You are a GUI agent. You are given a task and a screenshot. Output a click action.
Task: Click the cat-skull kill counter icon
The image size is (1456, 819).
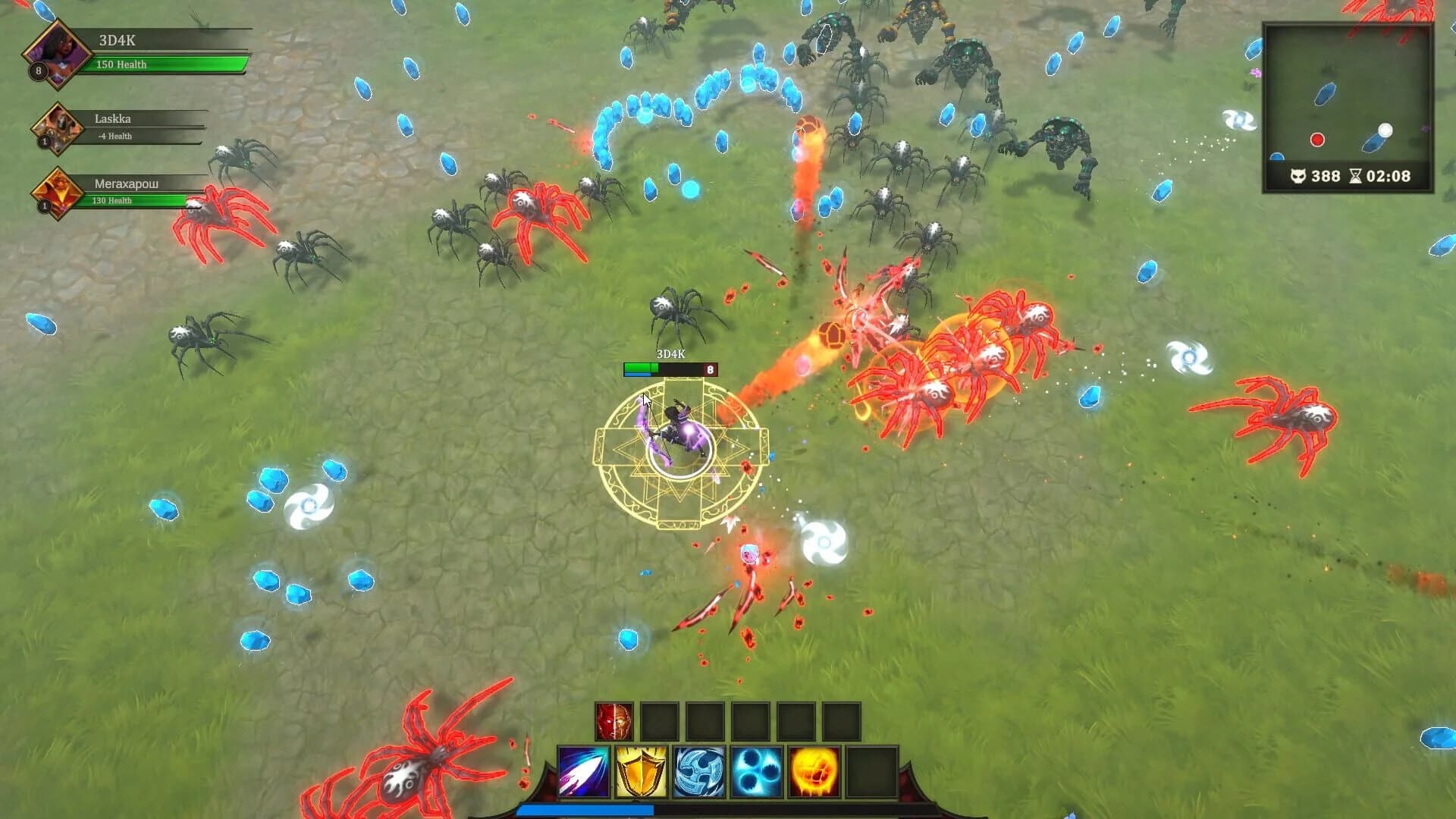click(1300, 175)
